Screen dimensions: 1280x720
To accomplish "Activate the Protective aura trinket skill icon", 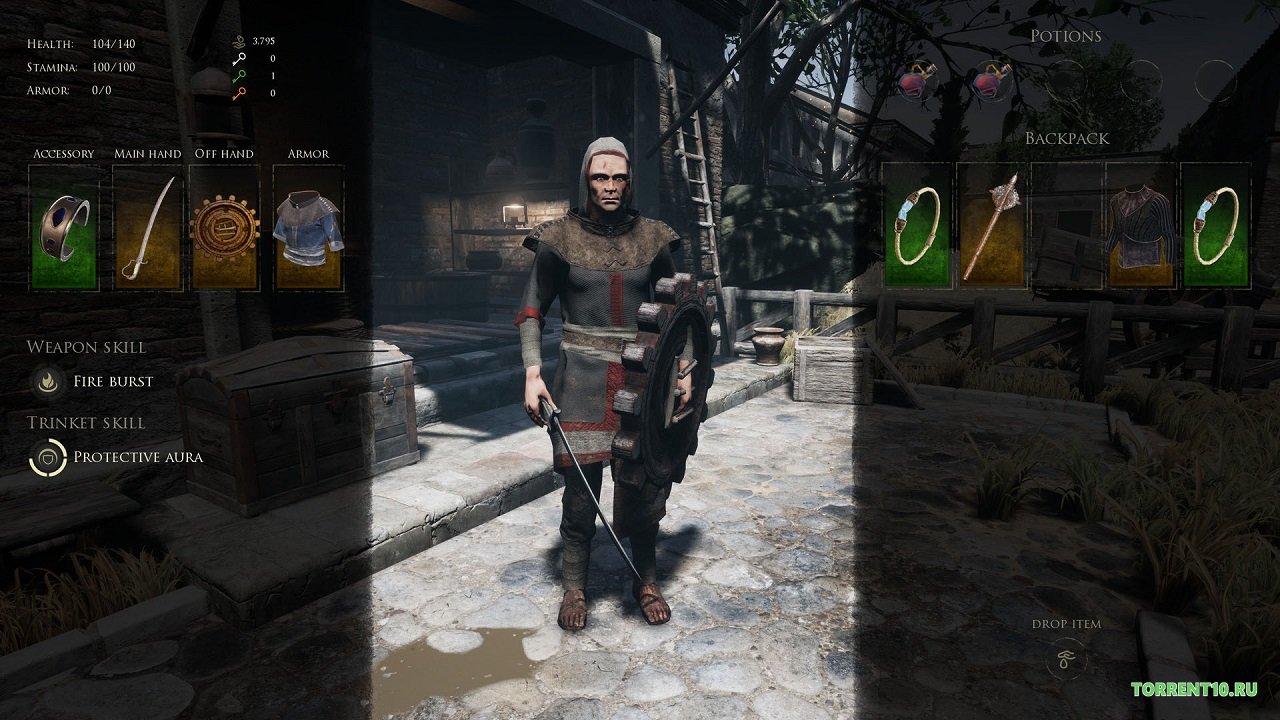I will pyautogui.click(x=46, y=457).
